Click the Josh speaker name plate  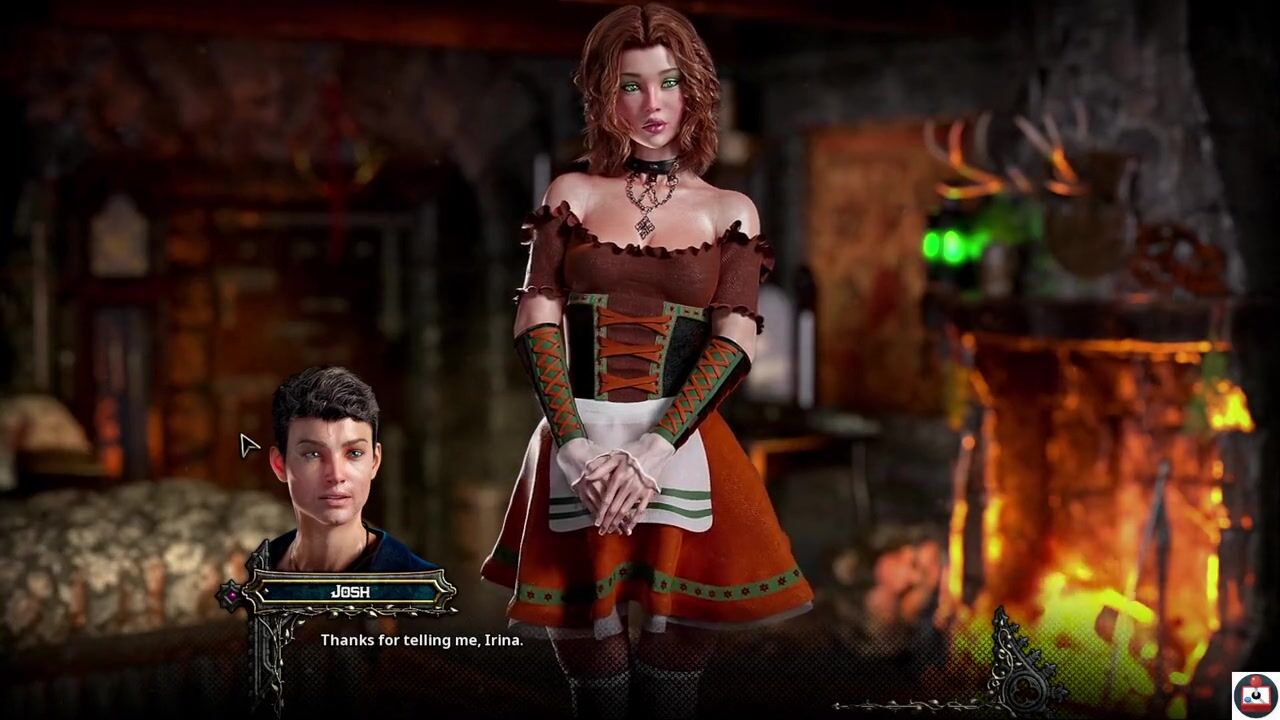coord(350,592)
